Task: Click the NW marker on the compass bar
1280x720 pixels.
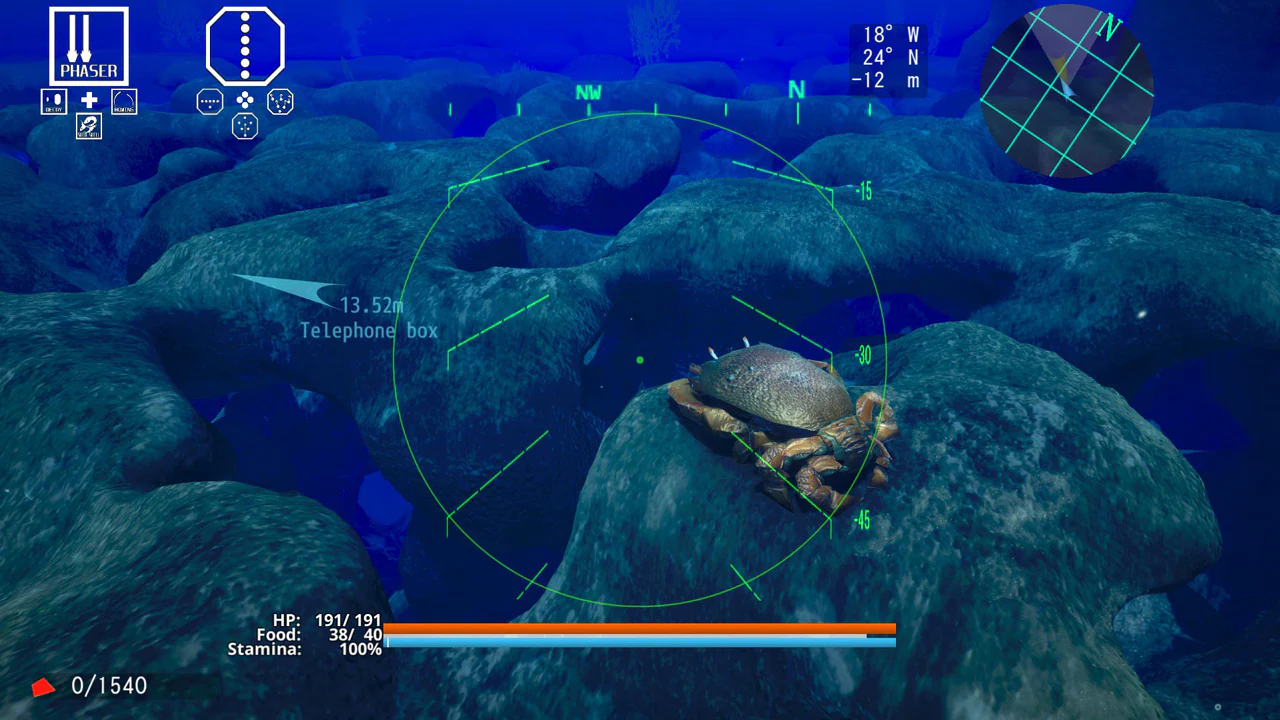Action: click(x=588, y=93)
